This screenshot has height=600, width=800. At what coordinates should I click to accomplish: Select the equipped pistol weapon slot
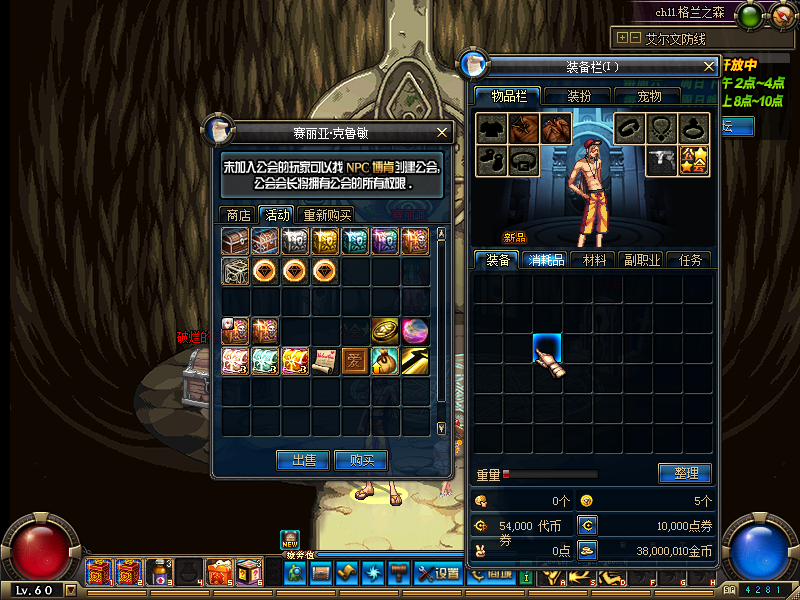tap(661, 160)
